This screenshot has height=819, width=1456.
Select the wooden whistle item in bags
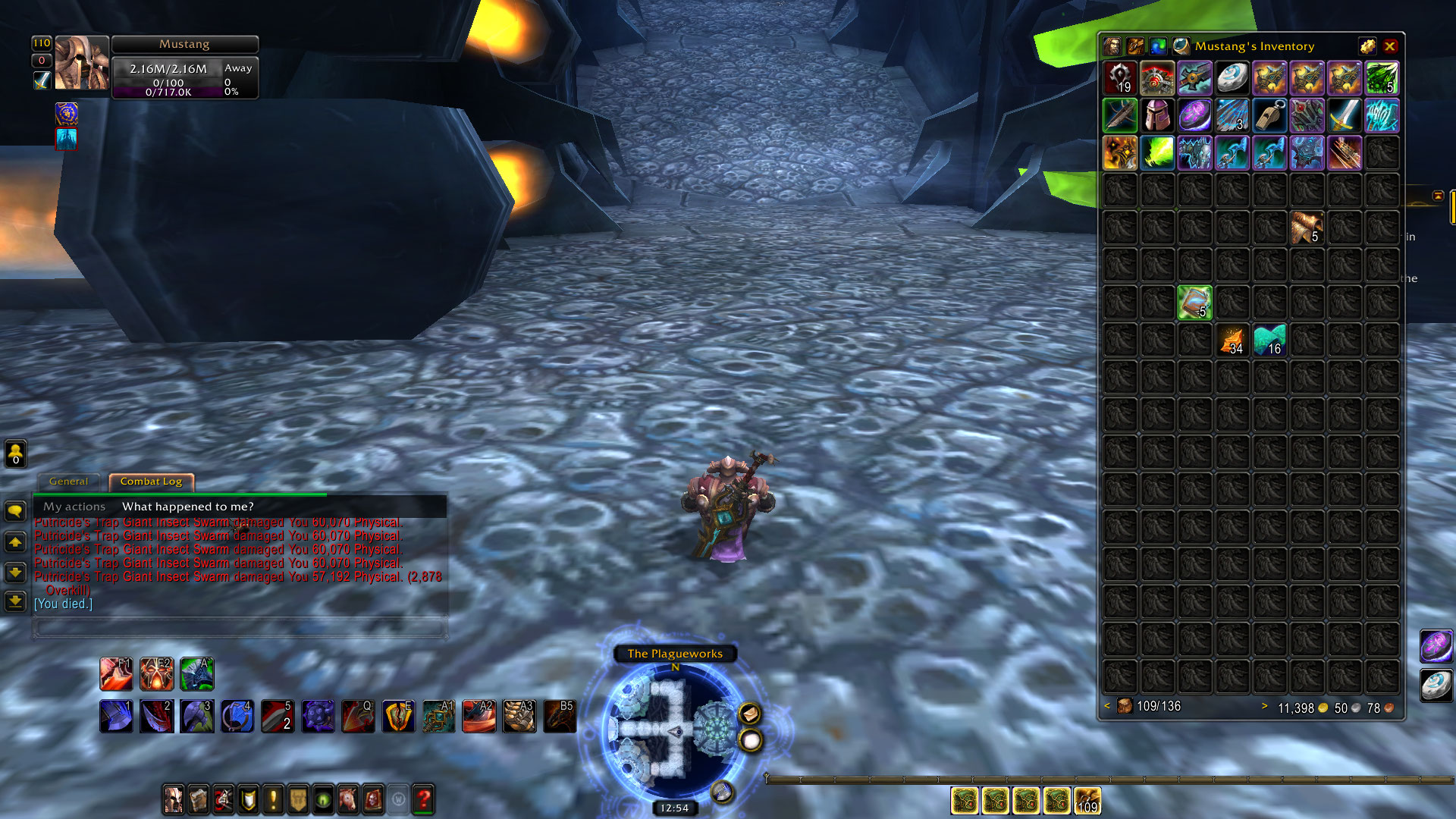pos(1269,115)
